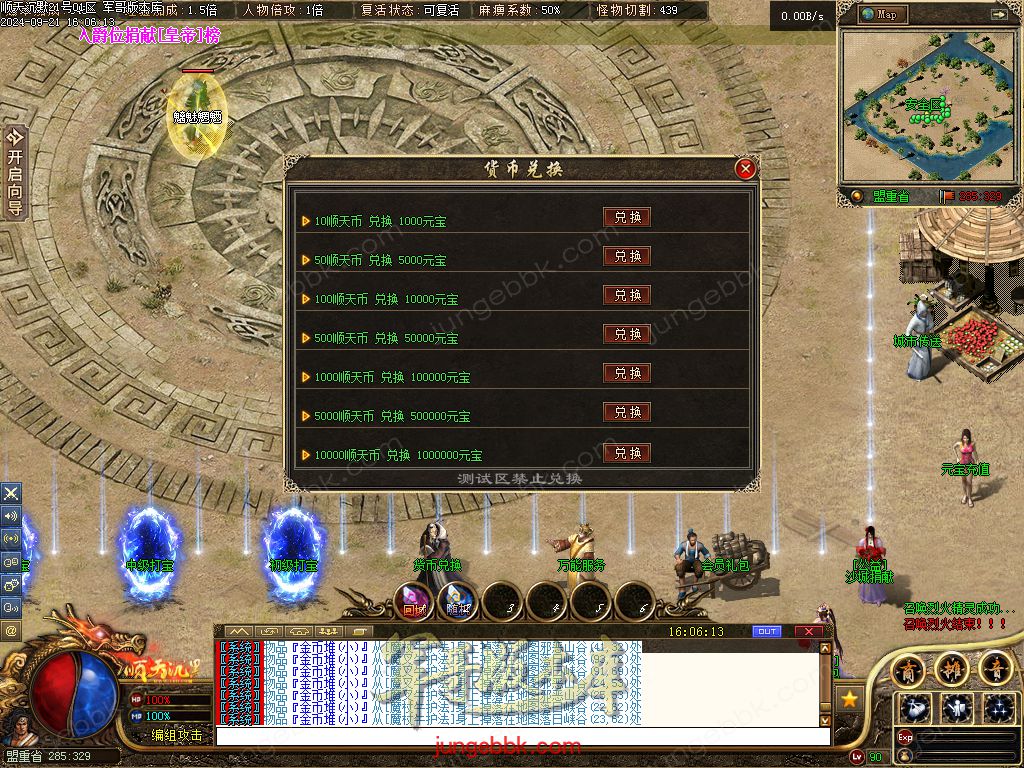Exchange 10000 顺天币 for 1000000 元宝
The height and width of the screenshot is (768, 1024).
[x=627, y=452]
